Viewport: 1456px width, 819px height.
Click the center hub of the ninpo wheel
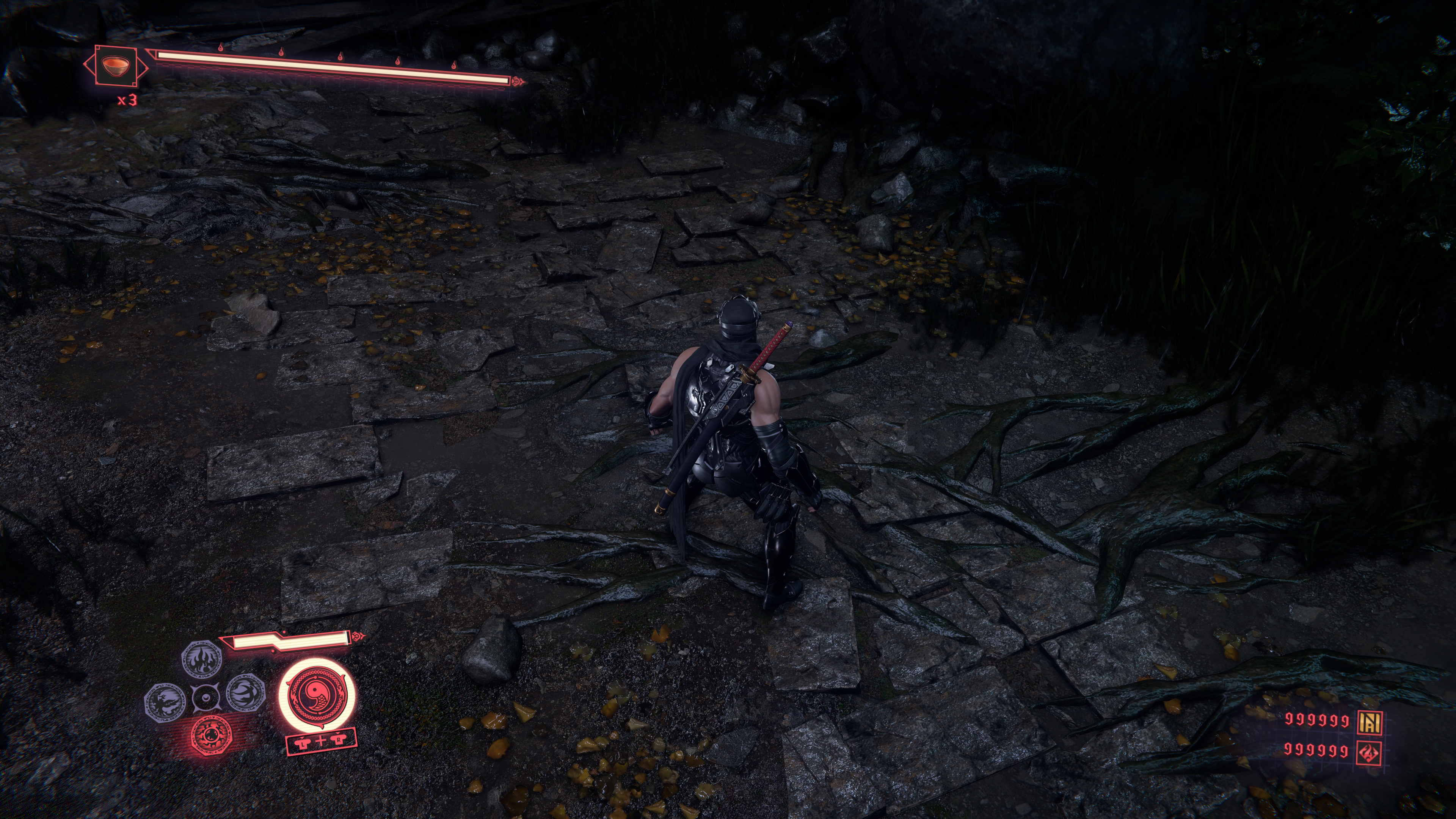205,698
